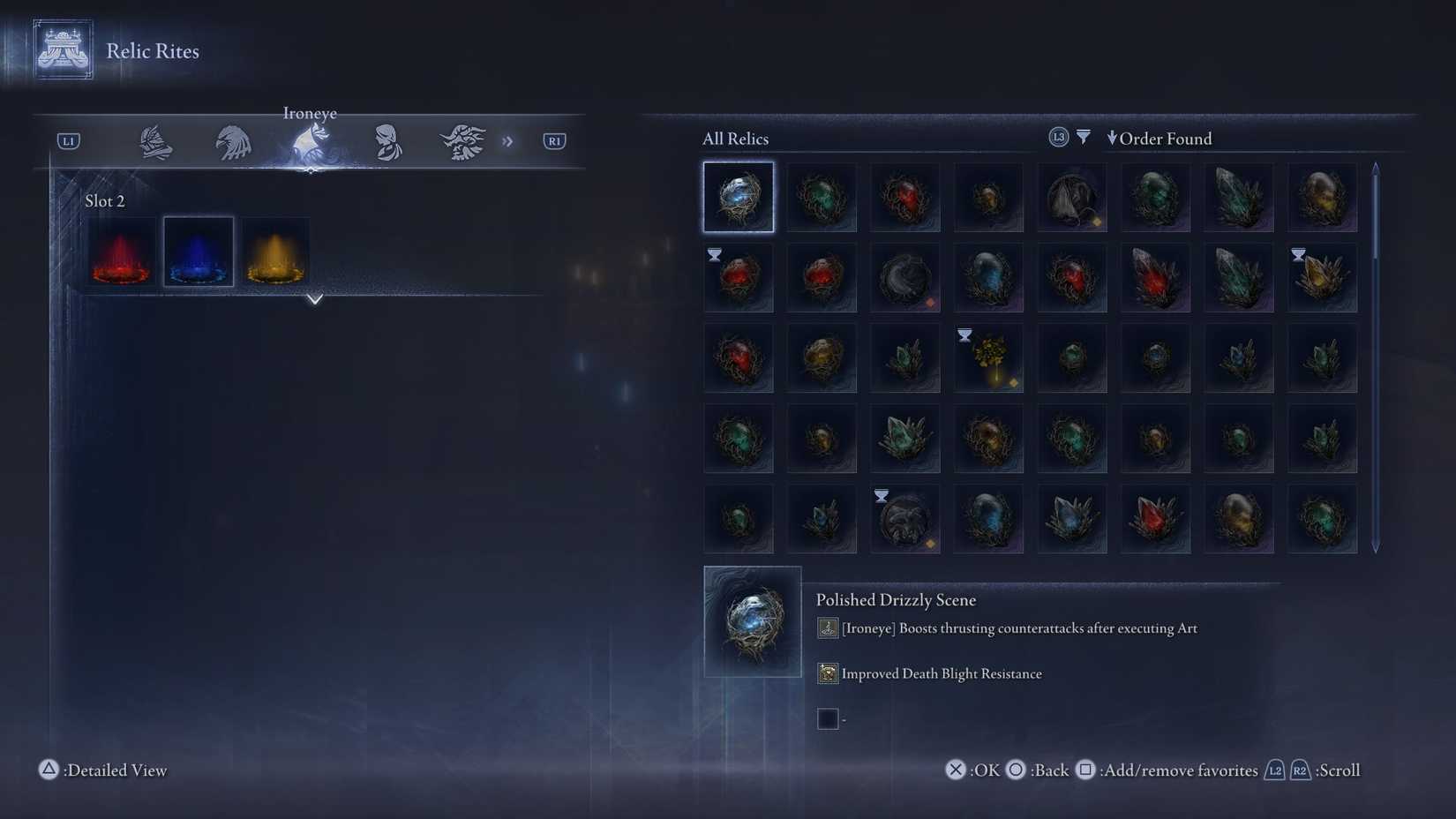Click the down arrow below Slot 2
The height and width of the screenshot is (819, 1456).
pos(314,300)
